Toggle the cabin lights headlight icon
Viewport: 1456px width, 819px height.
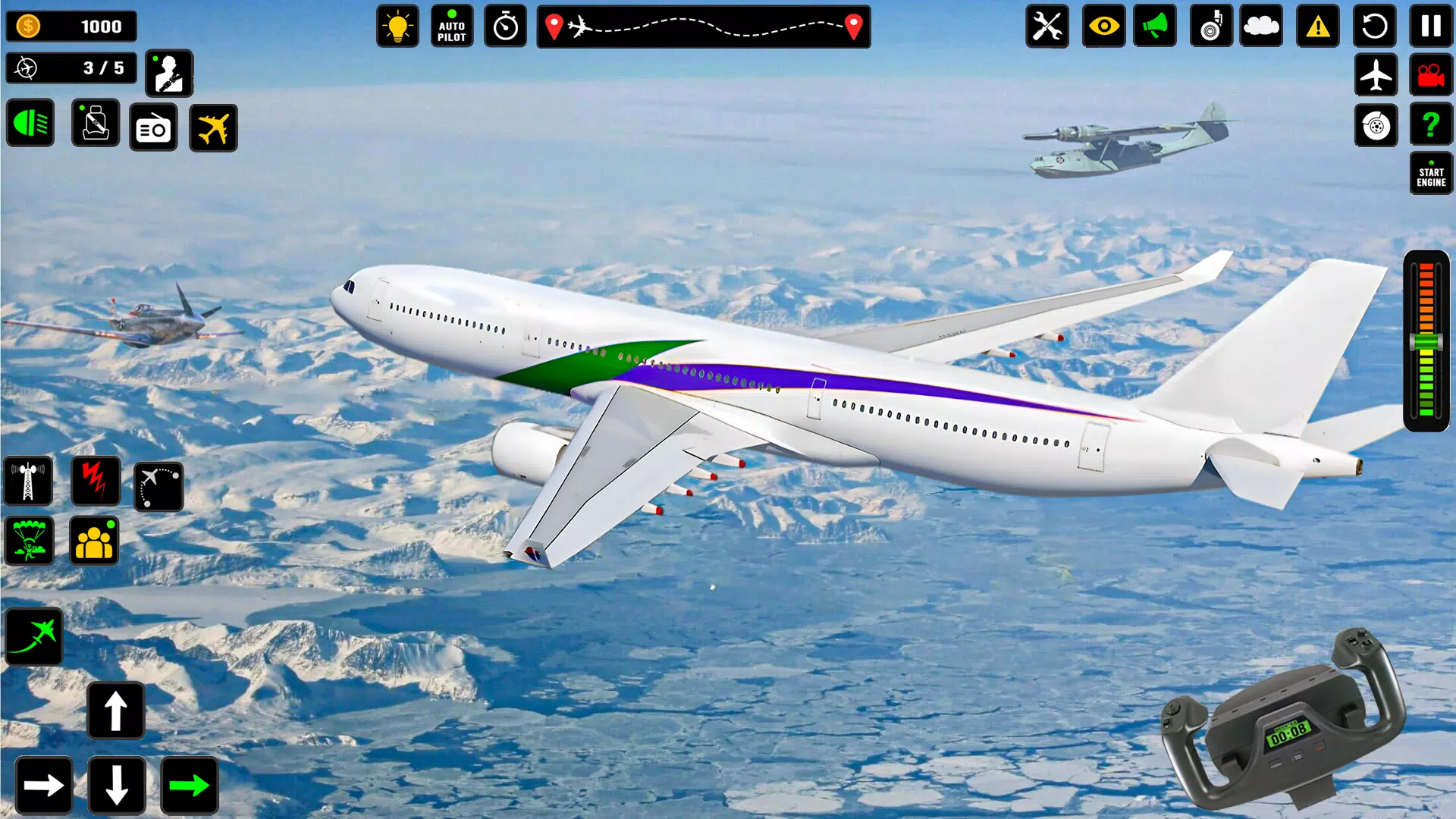click(x=30, y=123)
